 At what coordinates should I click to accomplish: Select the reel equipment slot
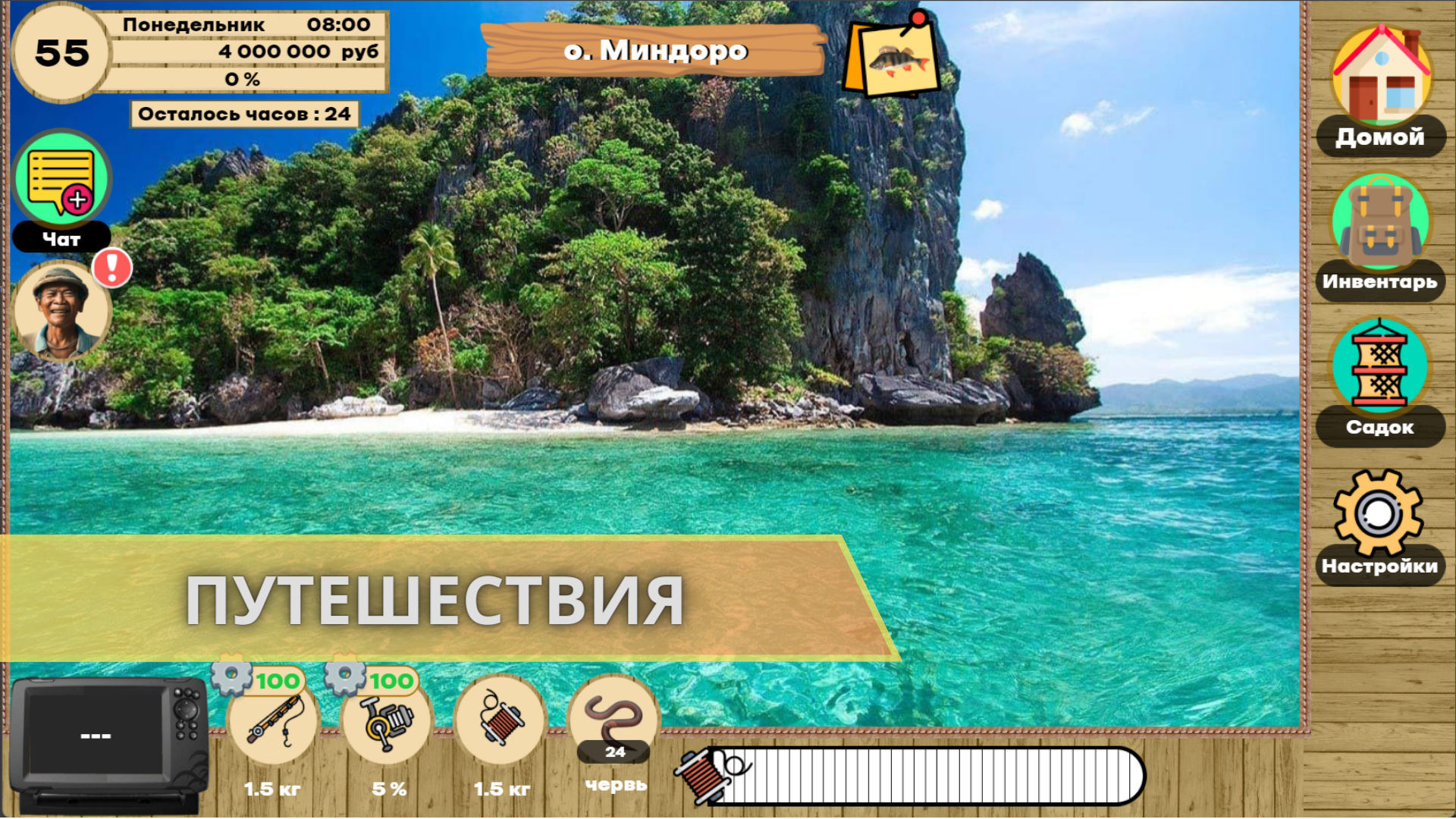point(387,724)
